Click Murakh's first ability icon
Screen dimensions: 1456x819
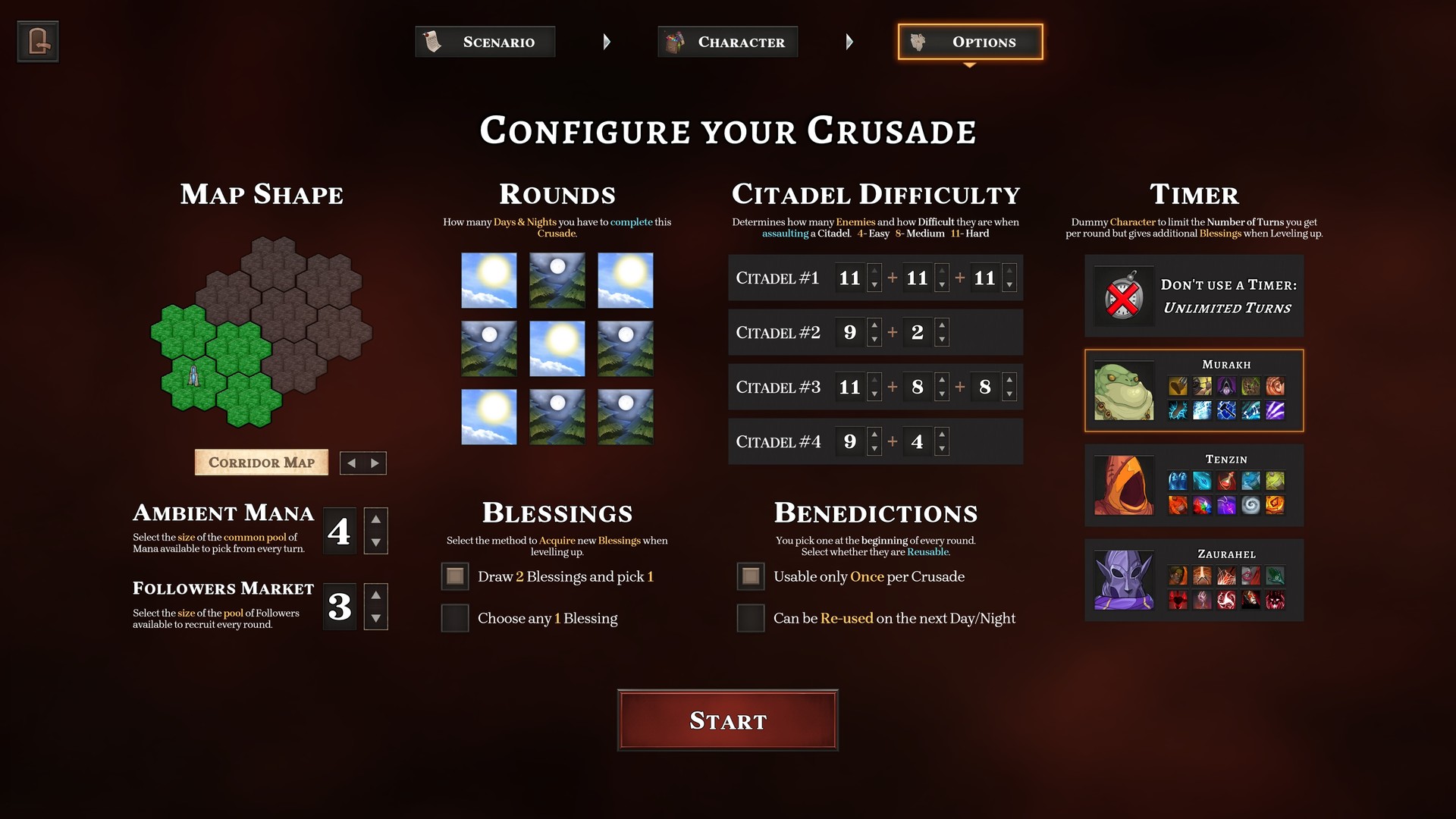click(x=1177, y=386)
